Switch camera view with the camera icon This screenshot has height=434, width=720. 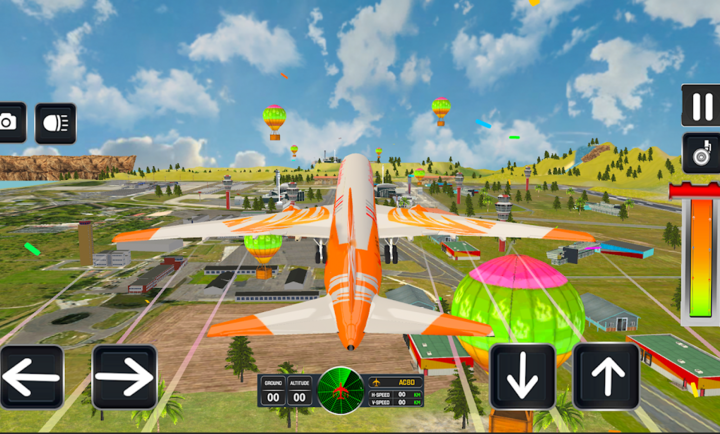tap(9, 122)
